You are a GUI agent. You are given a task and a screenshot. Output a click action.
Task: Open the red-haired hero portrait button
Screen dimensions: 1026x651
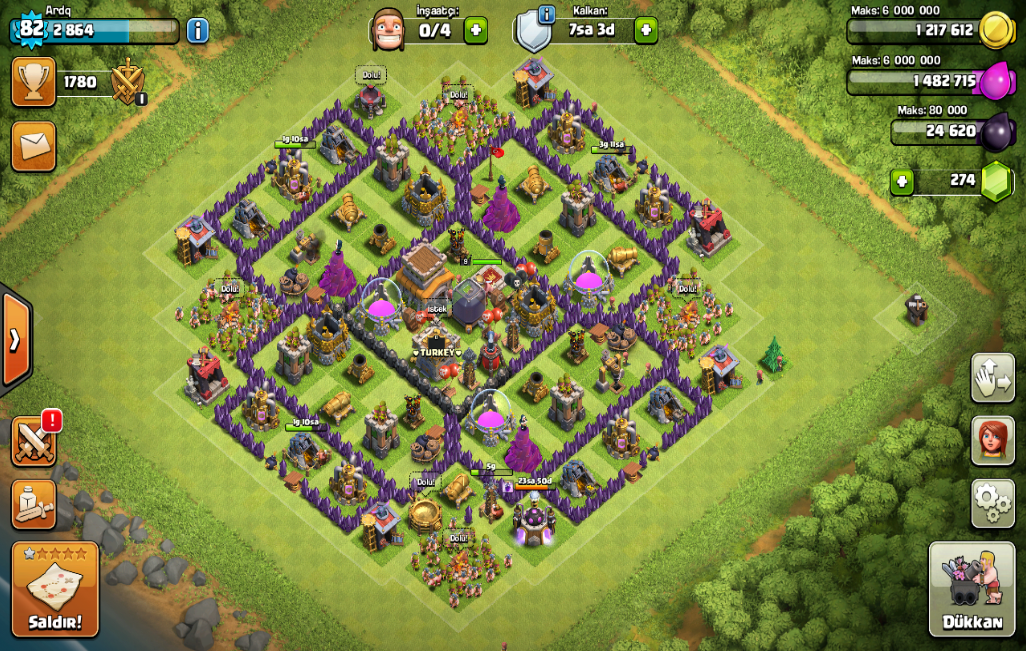pyautogui.click(x=992, y=441)
